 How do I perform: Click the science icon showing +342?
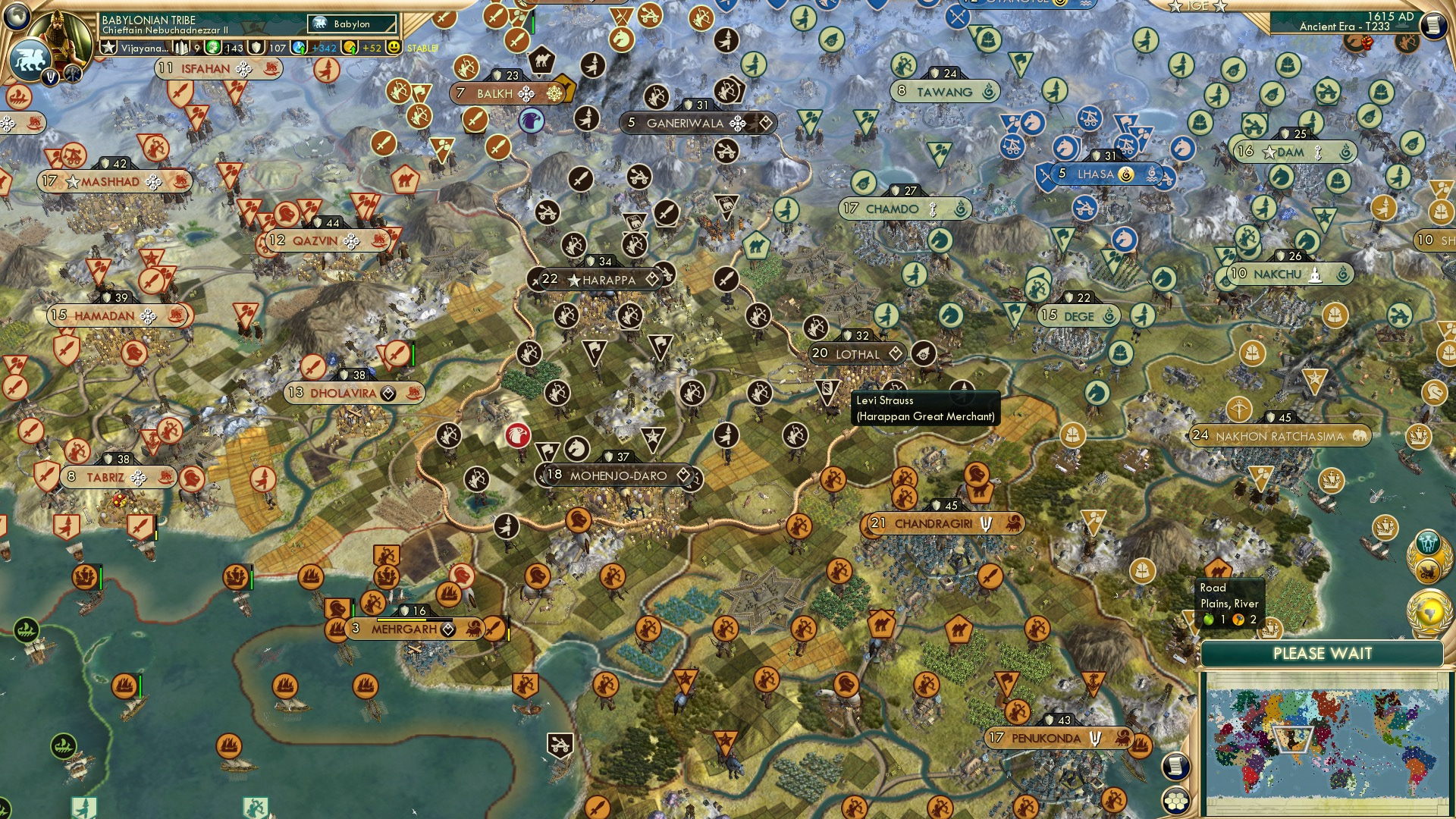click(297, 47)
